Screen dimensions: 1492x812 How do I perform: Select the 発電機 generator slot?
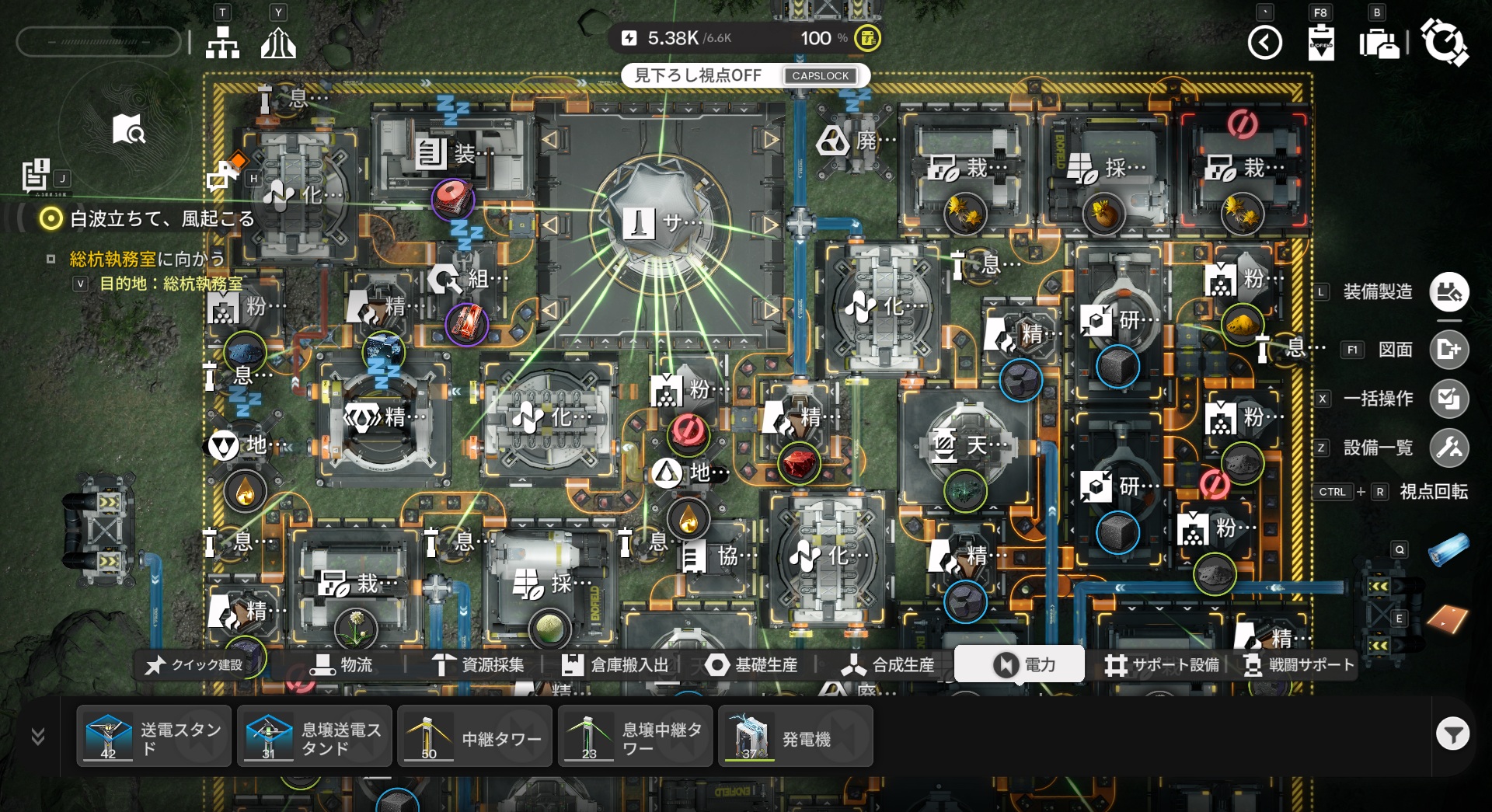pyautogui.click(x=796, y=737)
